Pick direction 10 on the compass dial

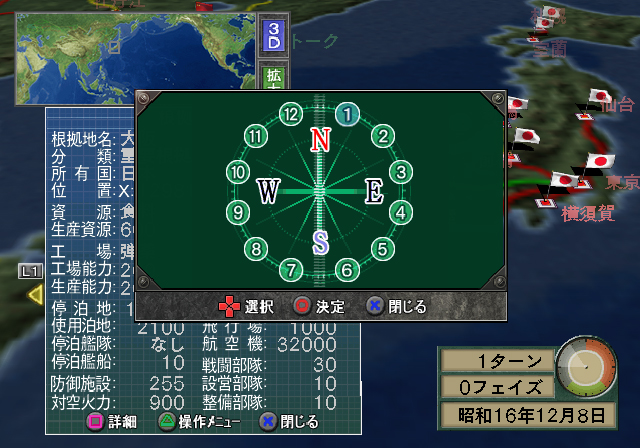(x=237, y=172)
